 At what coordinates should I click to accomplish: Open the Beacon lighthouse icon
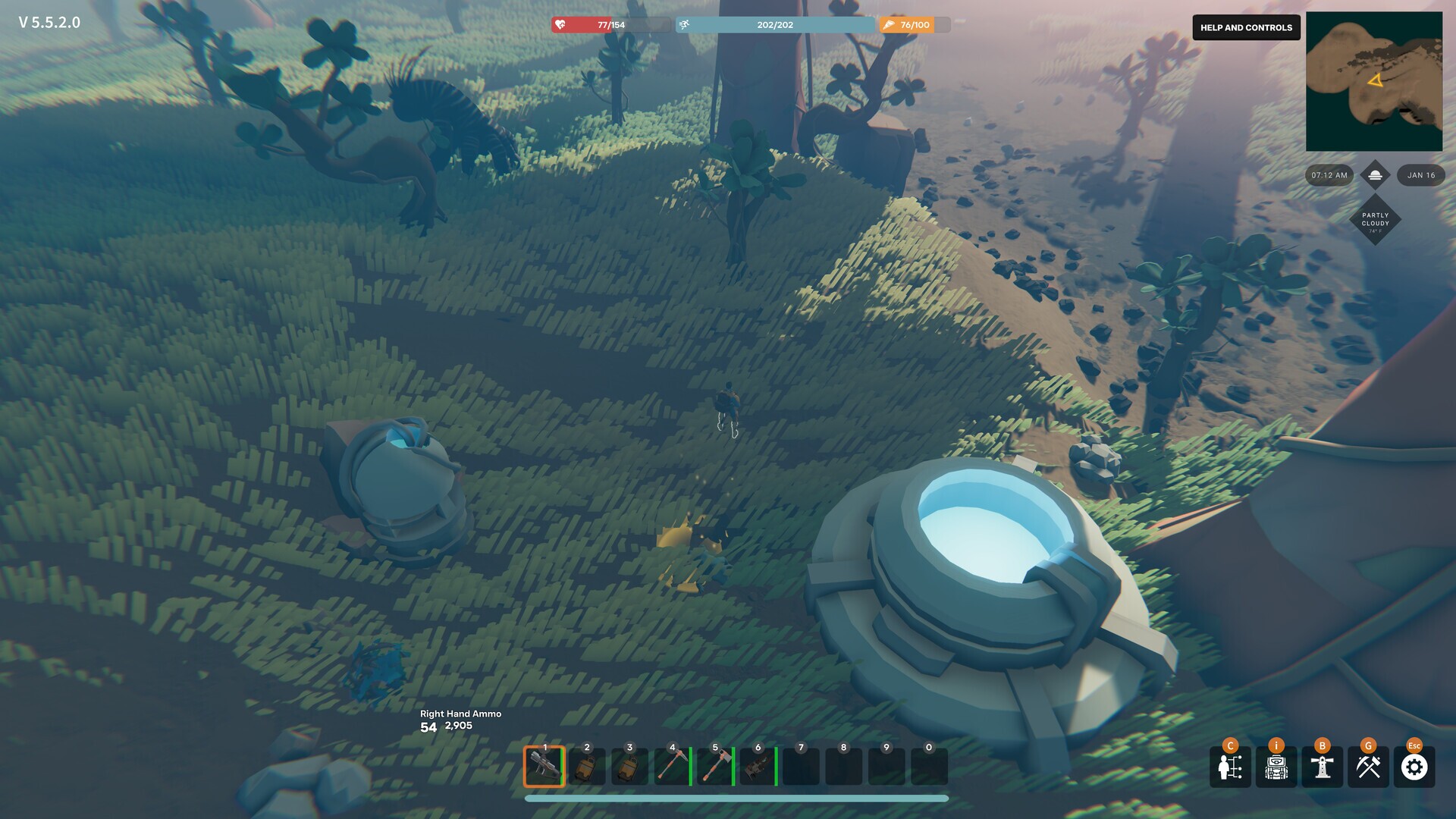1321,769
